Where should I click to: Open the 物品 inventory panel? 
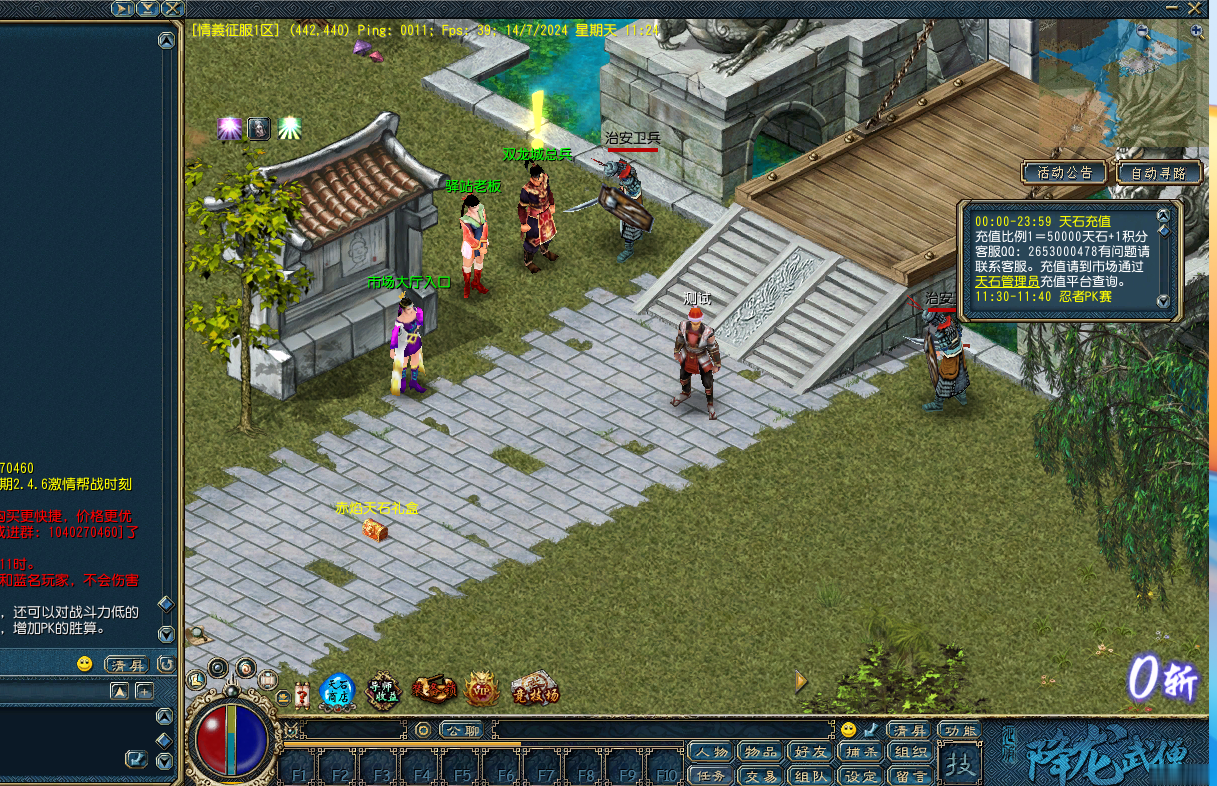tap(760, 752)
